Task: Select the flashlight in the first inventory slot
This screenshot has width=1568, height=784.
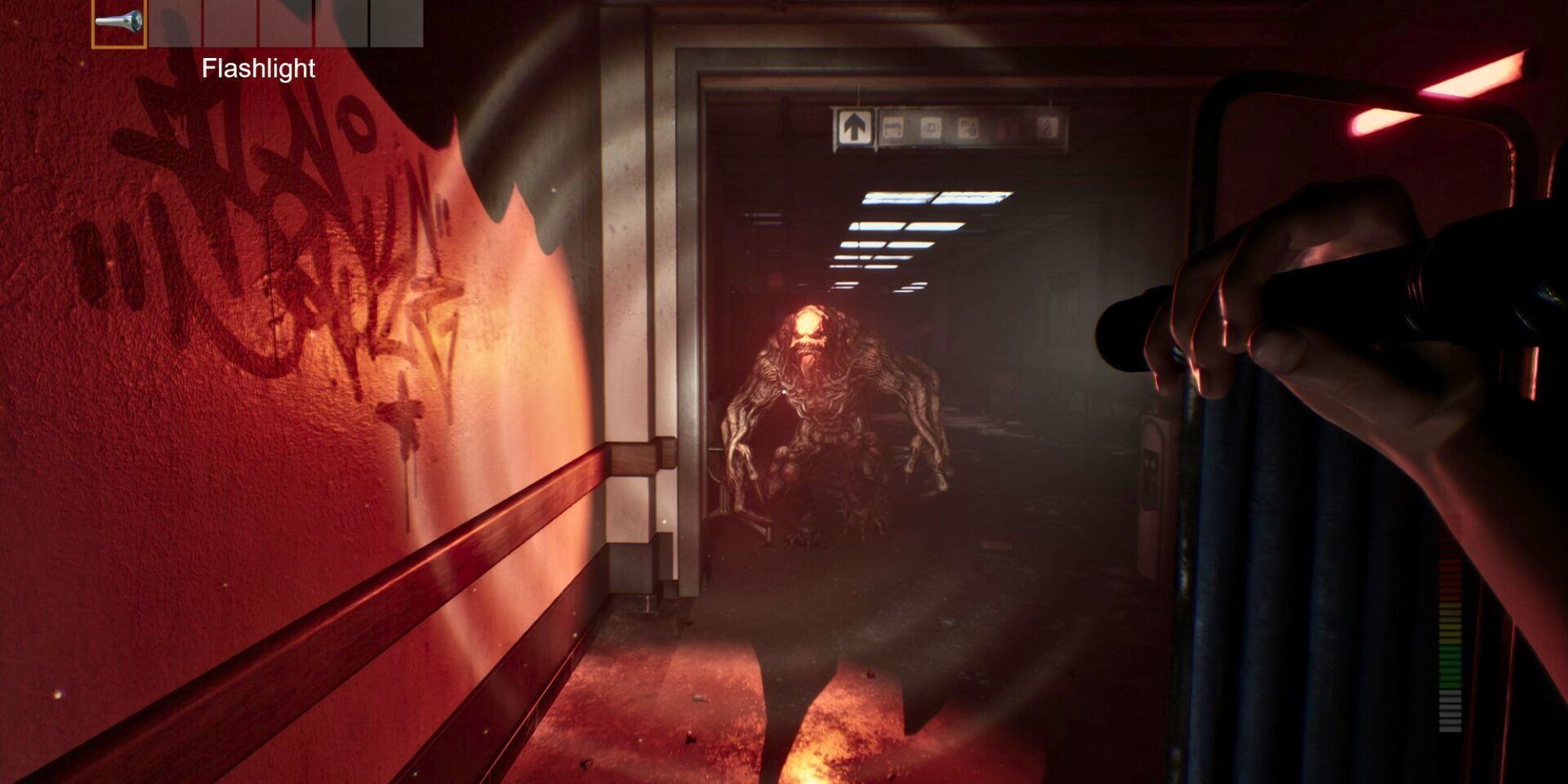Action: pos(119,24)
